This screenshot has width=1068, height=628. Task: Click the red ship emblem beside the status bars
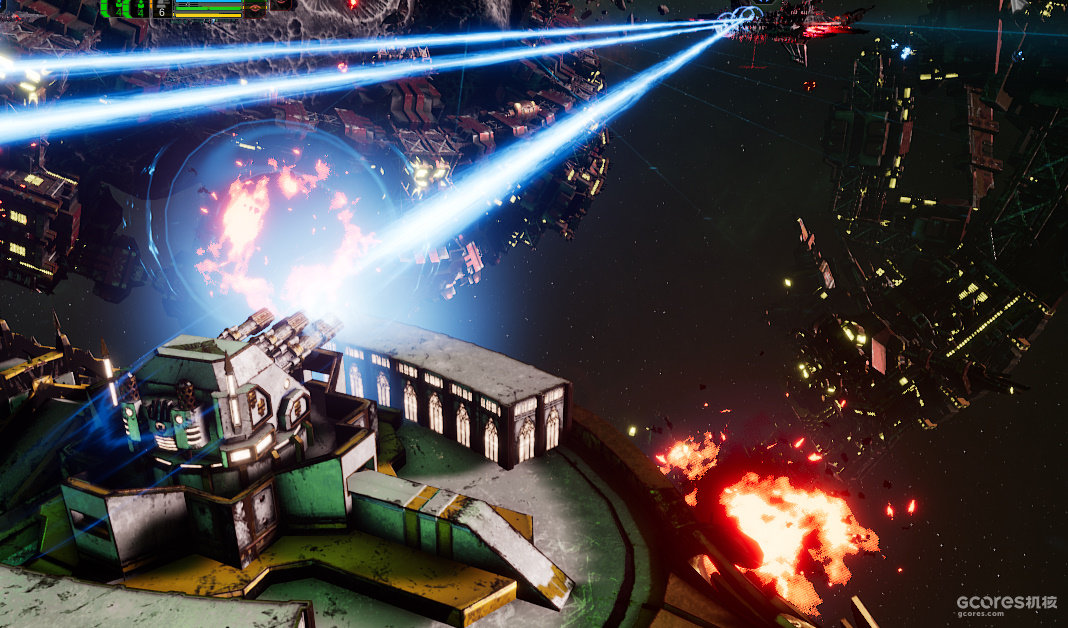(x=256, y=8)
